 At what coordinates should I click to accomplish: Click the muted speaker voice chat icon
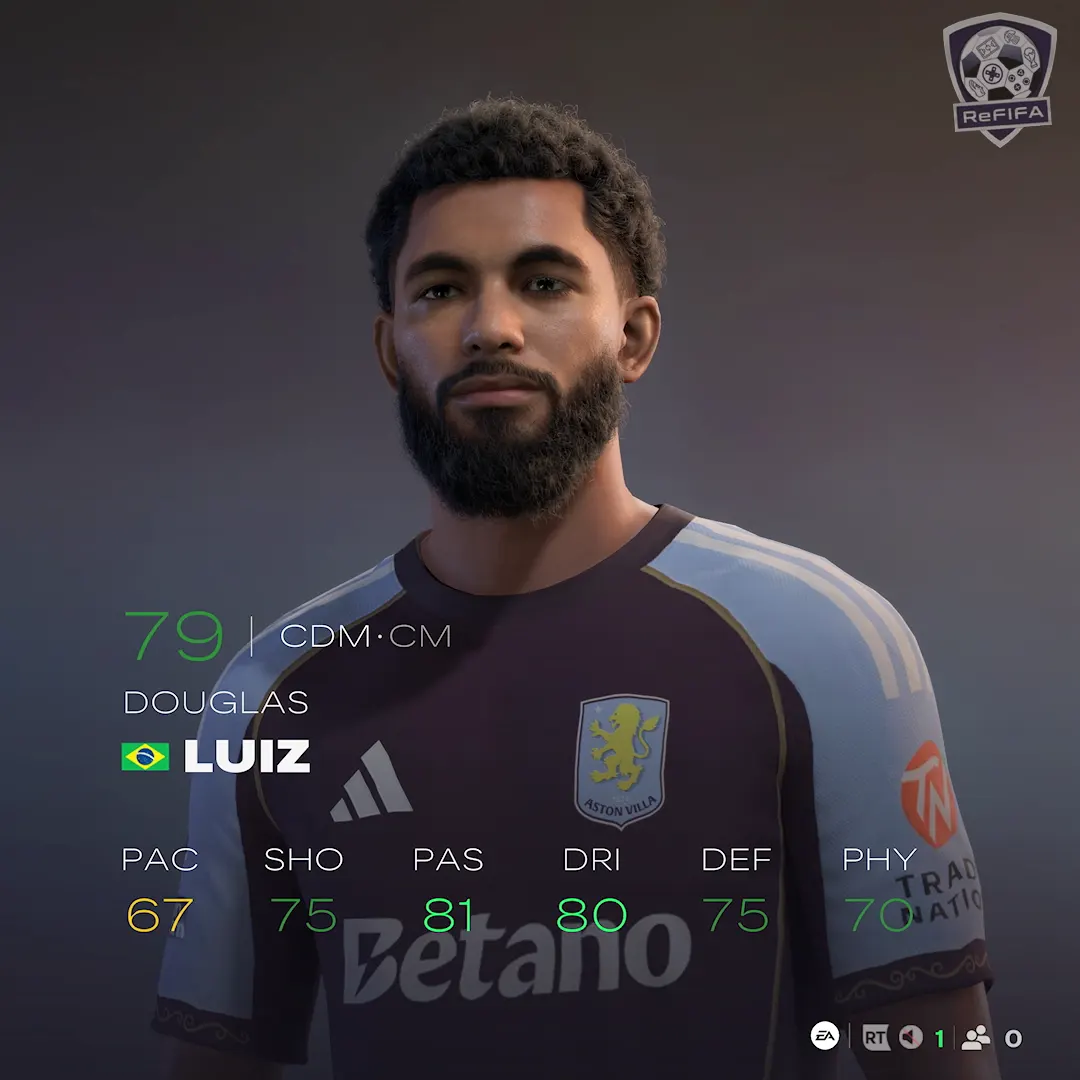click(x=910, y=1038)
